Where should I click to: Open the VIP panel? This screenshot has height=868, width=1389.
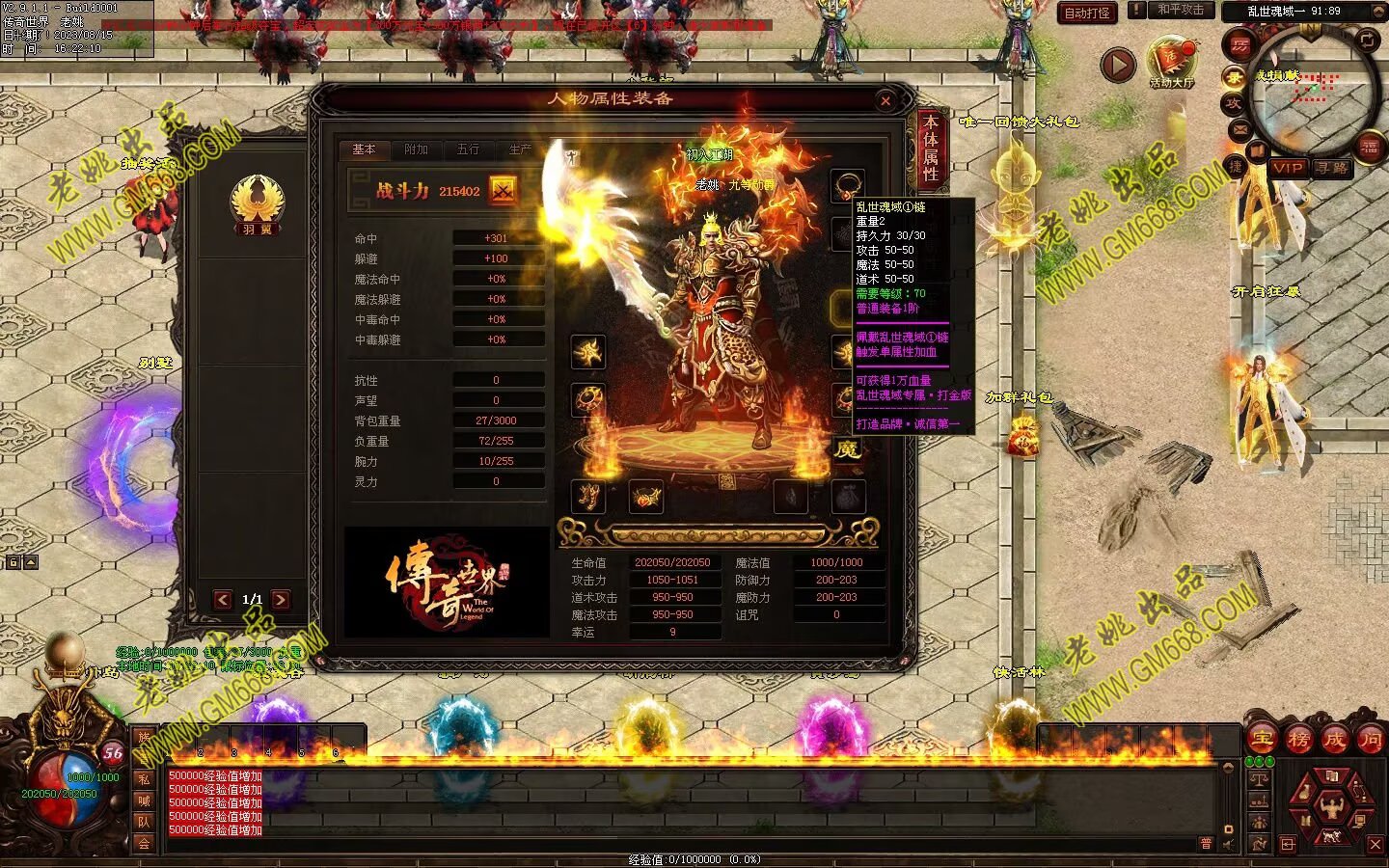(x=1288, y=168)
